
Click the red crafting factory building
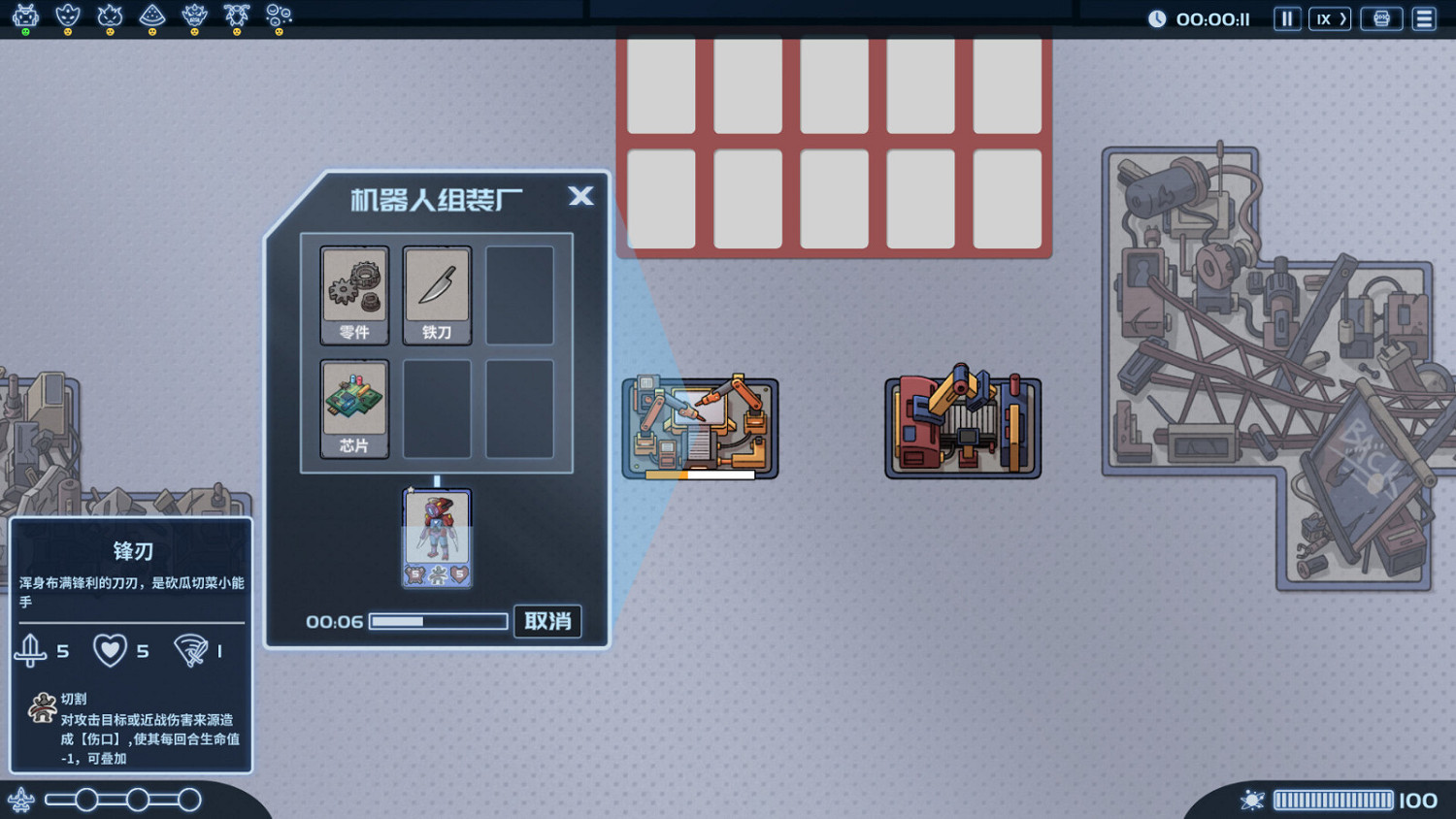coord(962,426)
